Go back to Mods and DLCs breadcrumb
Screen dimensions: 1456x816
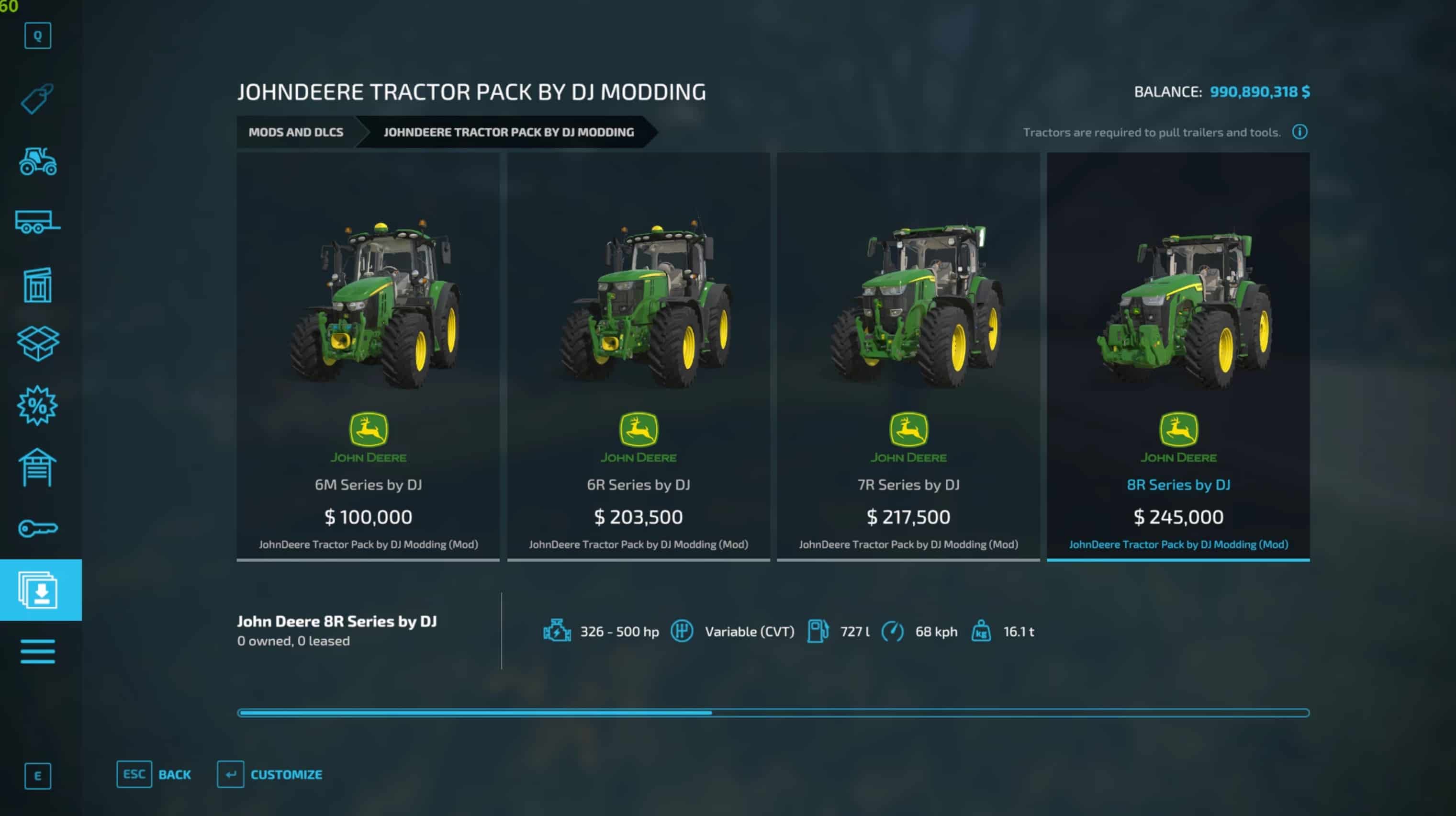tap(296, 132)
